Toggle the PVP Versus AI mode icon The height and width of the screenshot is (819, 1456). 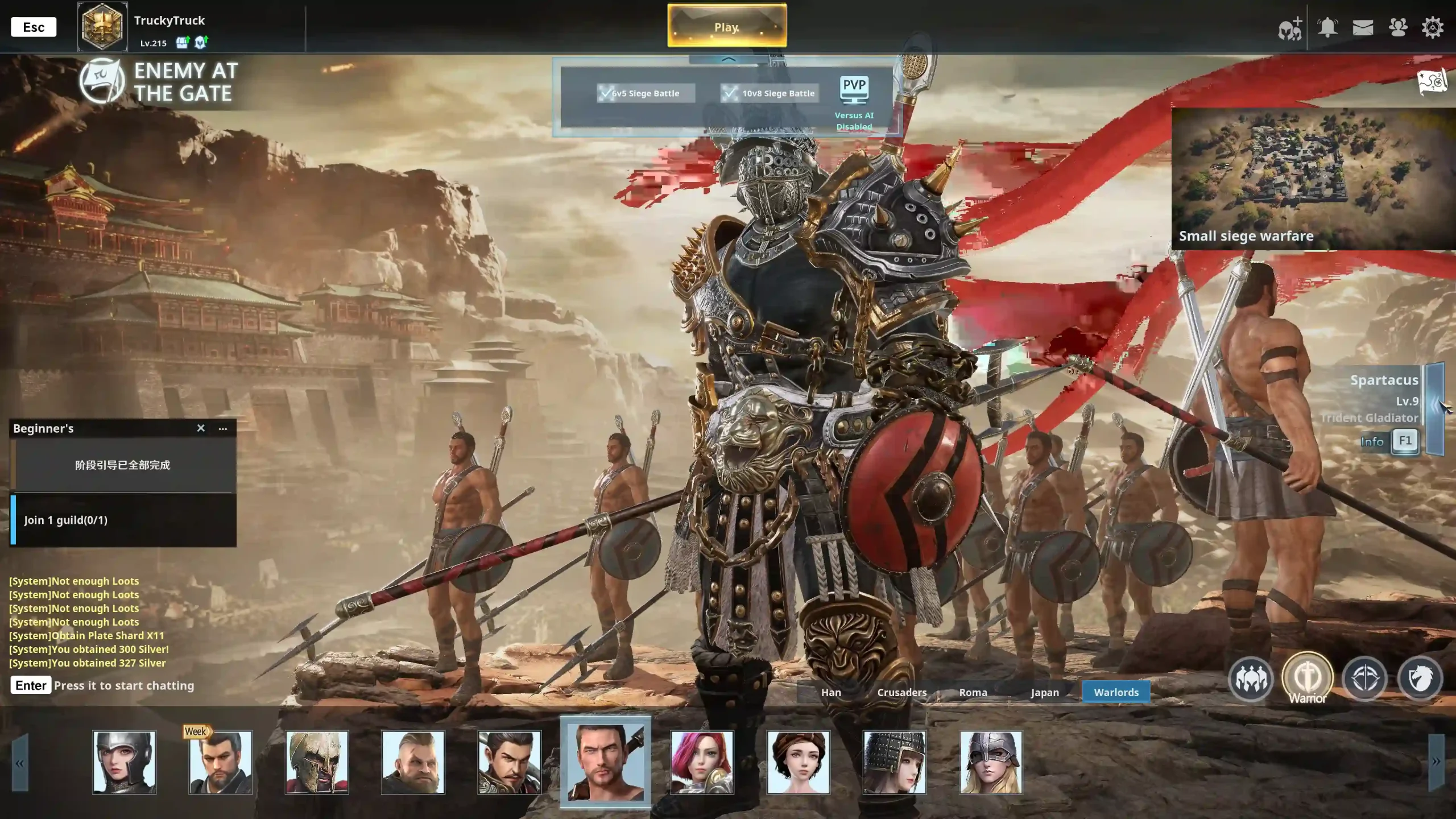(854, 91)
